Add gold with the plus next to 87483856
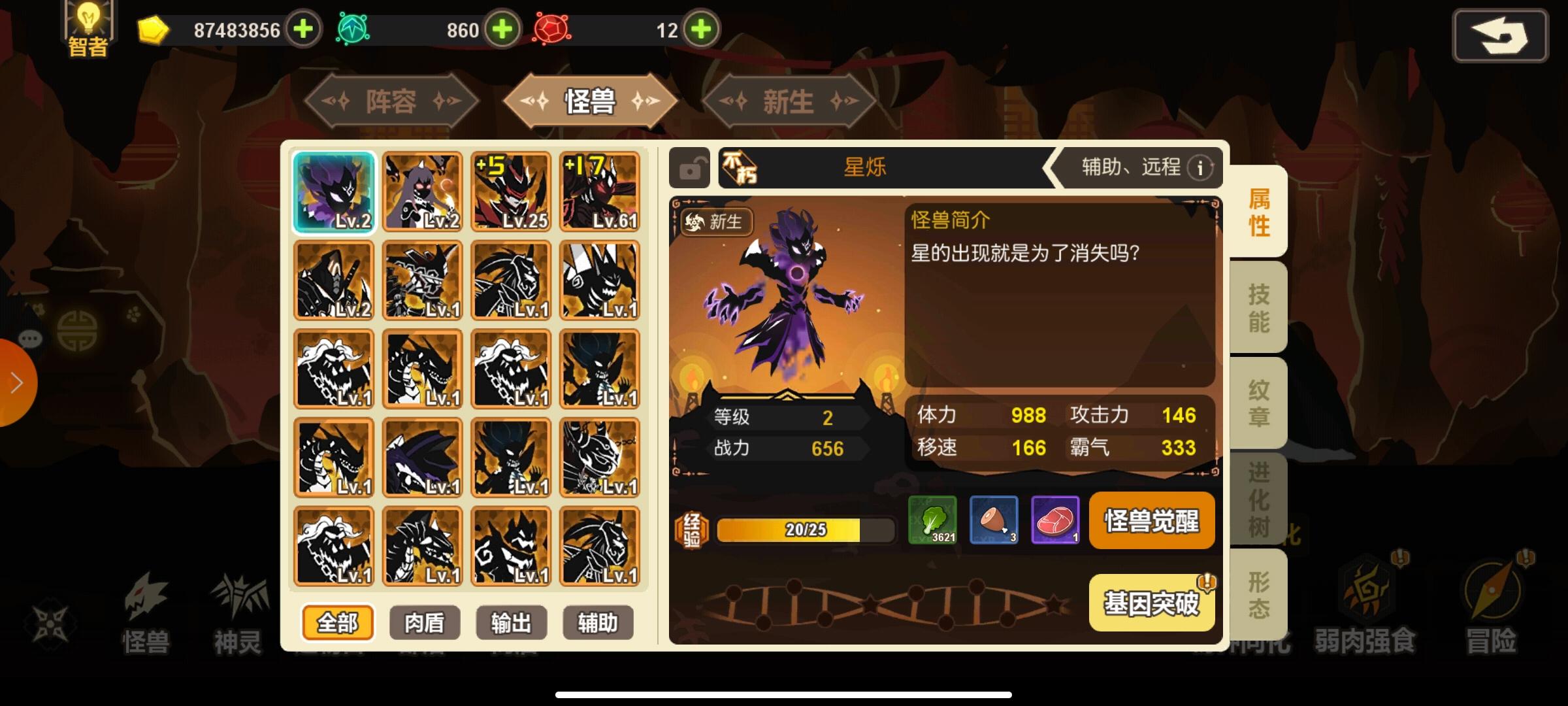1568x706 pixels. click(x=303, y=29)
